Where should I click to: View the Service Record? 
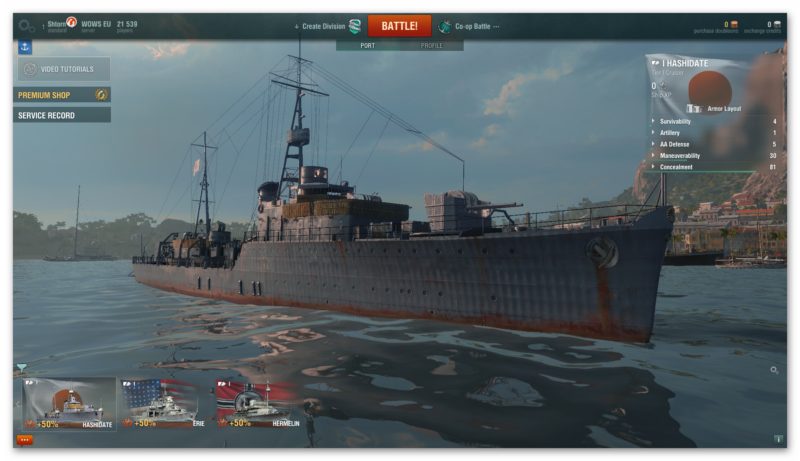[x=62, y=115]
